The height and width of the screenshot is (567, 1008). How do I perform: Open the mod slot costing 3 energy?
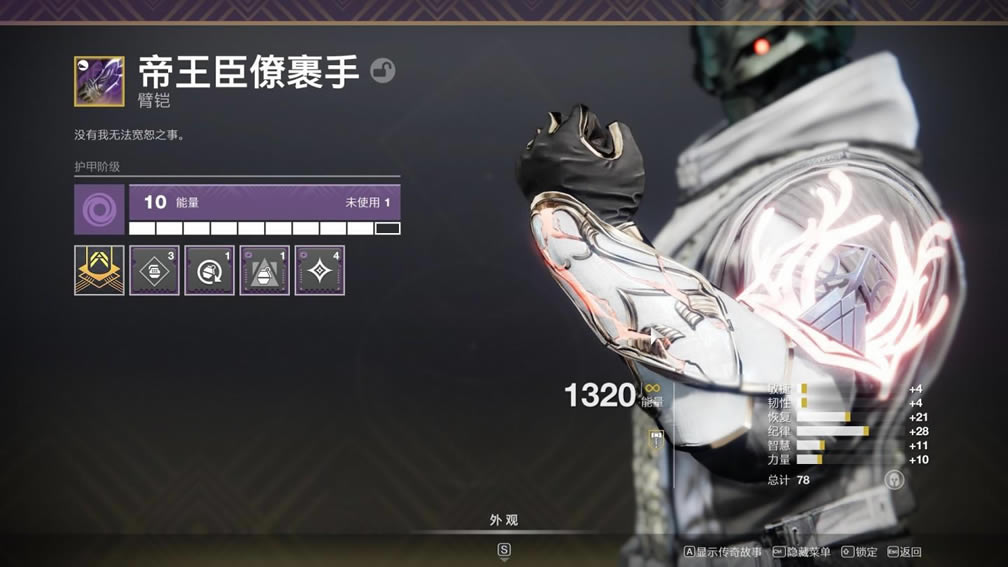click(154, 270)
